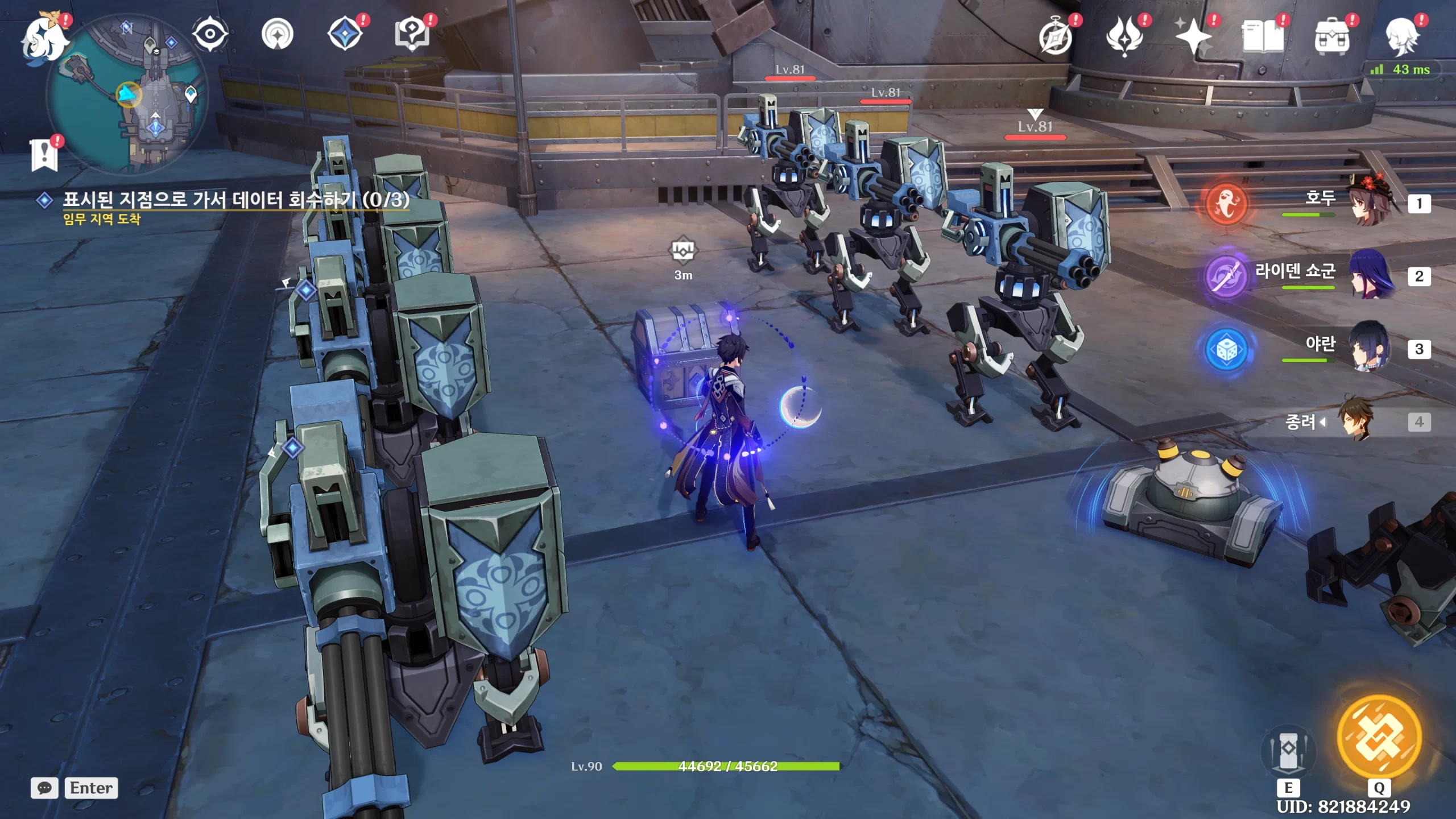This screenshot has height=819, width=1456.
Task: Open the chat speech bubble button
Action: (x=44, y=788)
